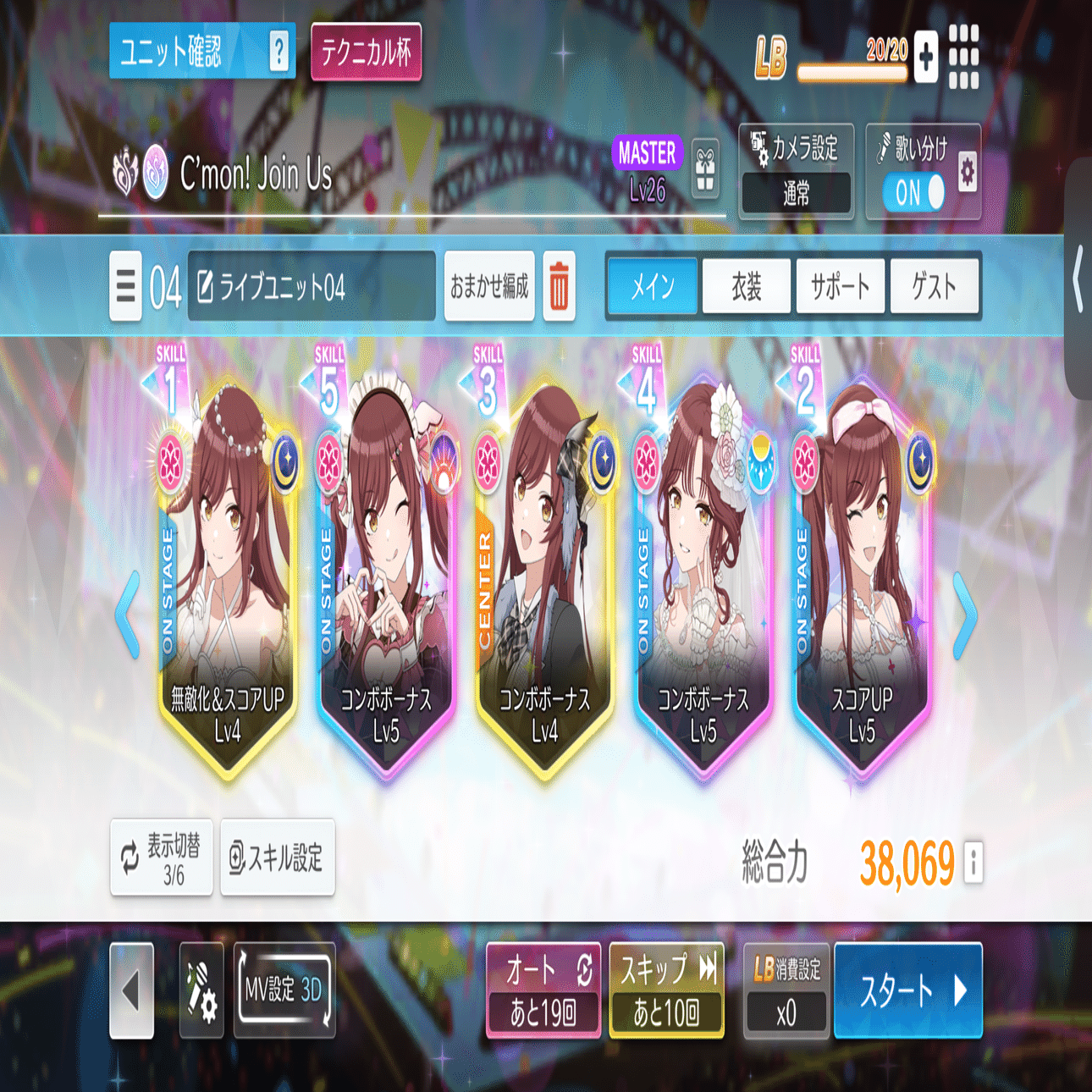The width and height of the screenshot is (1092, 1092).
Task: Open スキル設定 skill settings
Action: pyautogui.click(x=277, y=860)
